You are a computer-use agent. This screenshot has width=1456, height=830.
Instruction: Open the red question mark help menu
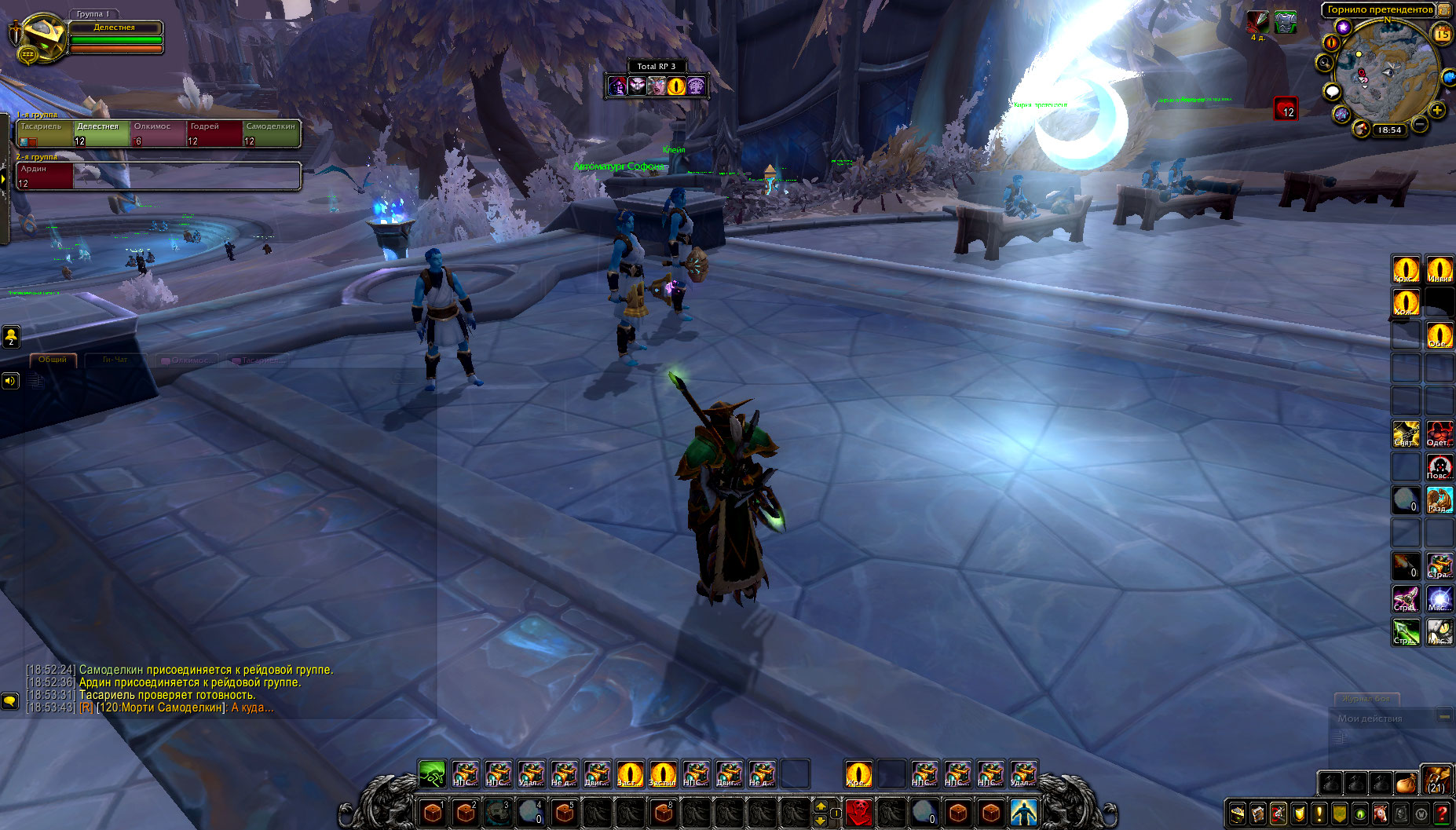pyautogui.click(x=1442, y=814)
